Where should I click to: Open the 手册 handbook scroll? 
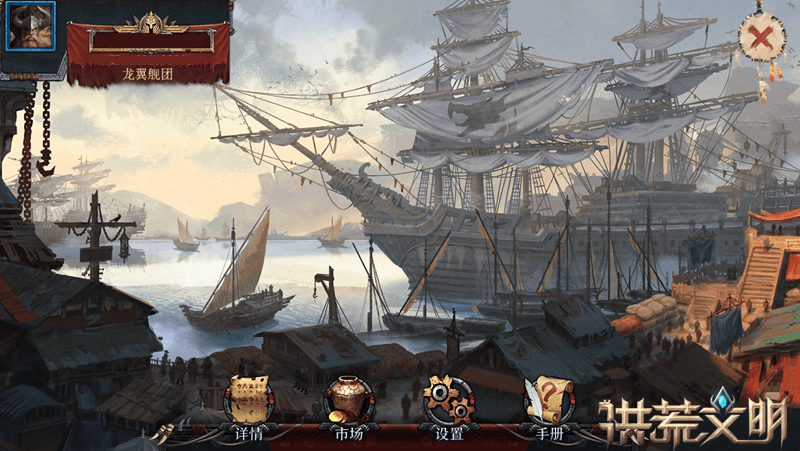pyautogui.click(x=549, y=402)
